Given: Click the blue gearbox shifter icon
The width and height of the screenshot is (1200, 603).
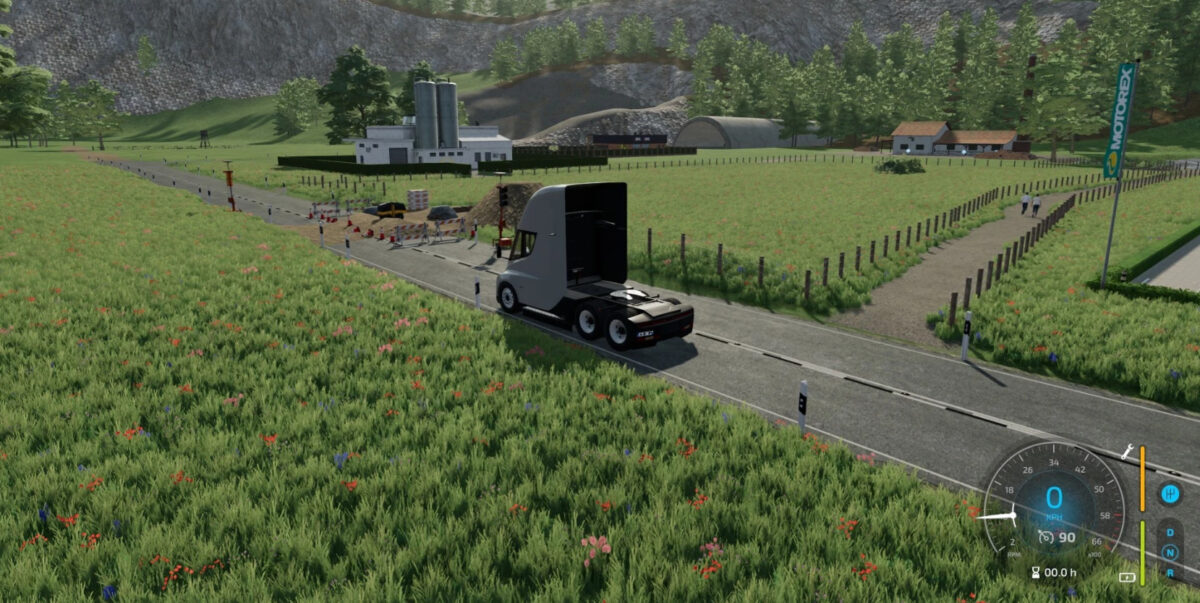Looking at the screenshot, I should point(1169,493).
